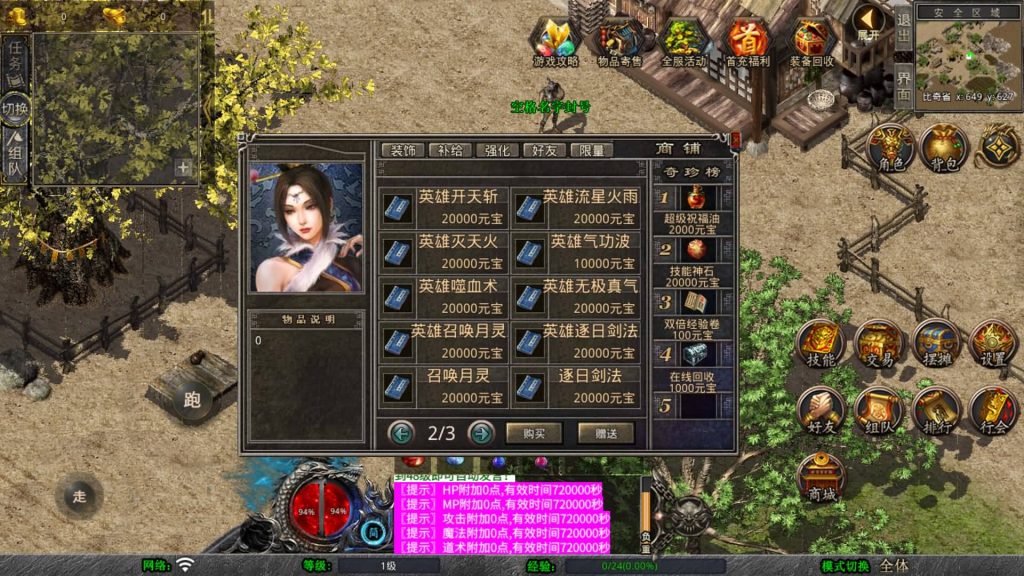Open the 补给 shop tab

pos(451,150)
